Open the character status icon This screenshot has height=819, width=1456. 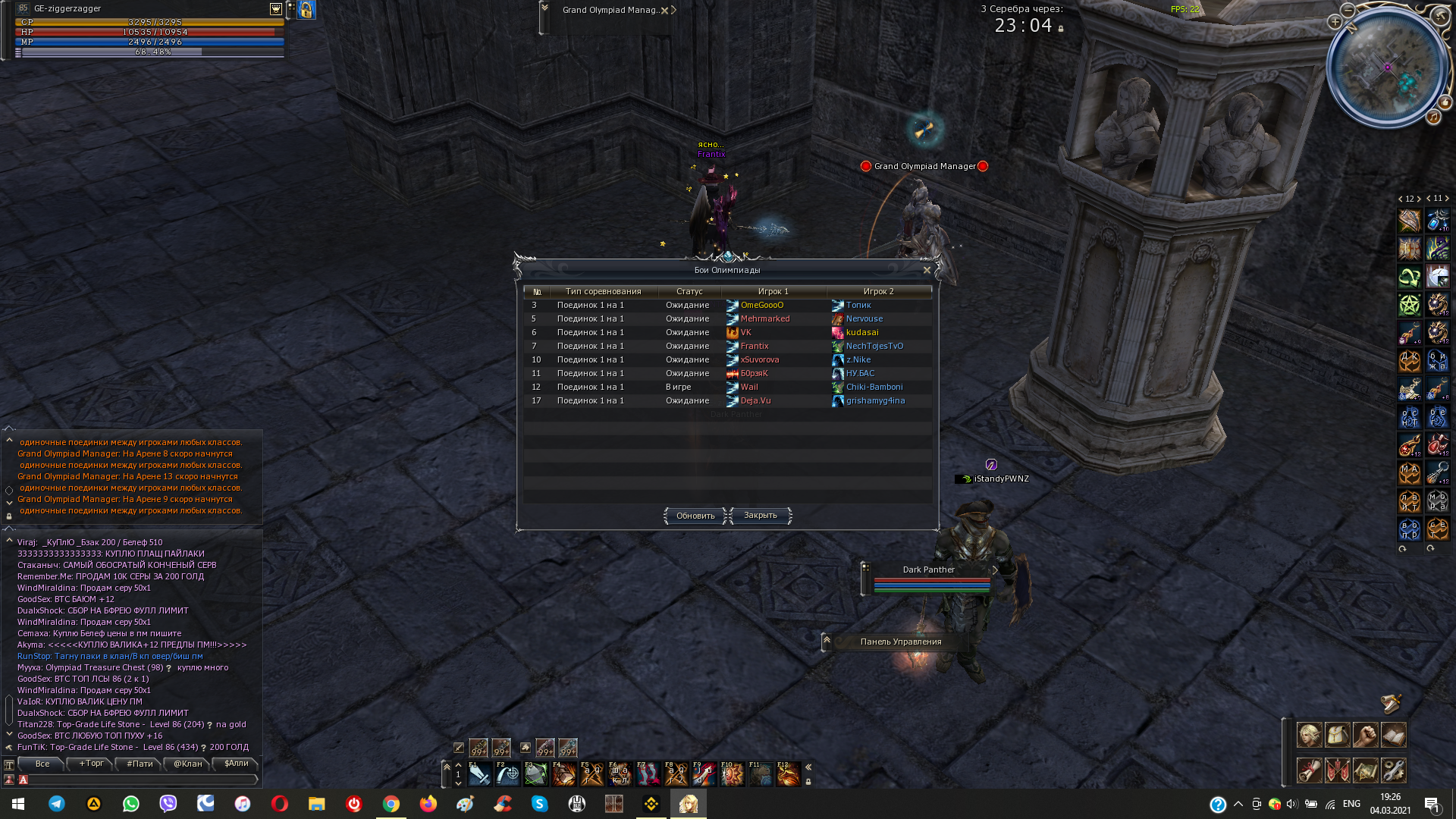pyautogui.click(x=1309, y=736)
